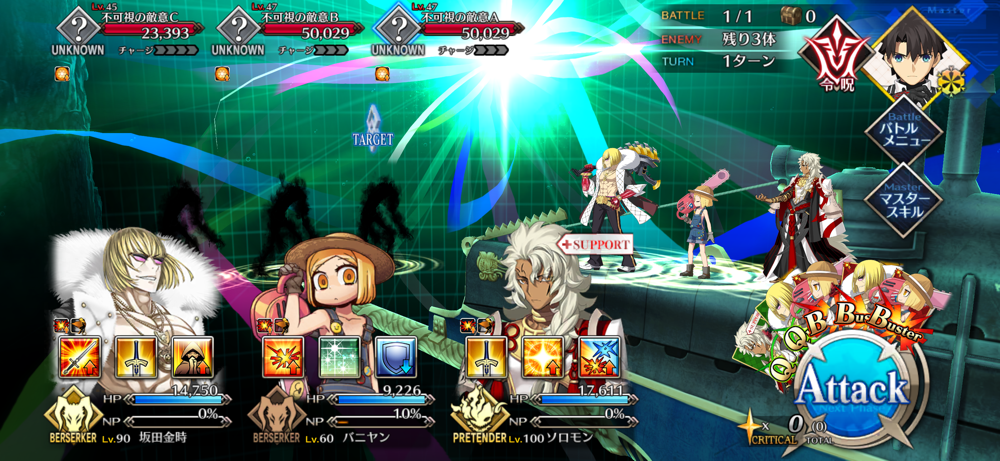The width and height of the screenshot is (1000, 461).
Task: Use Bunyan's orange burst skill
Action: pos(282,357)
